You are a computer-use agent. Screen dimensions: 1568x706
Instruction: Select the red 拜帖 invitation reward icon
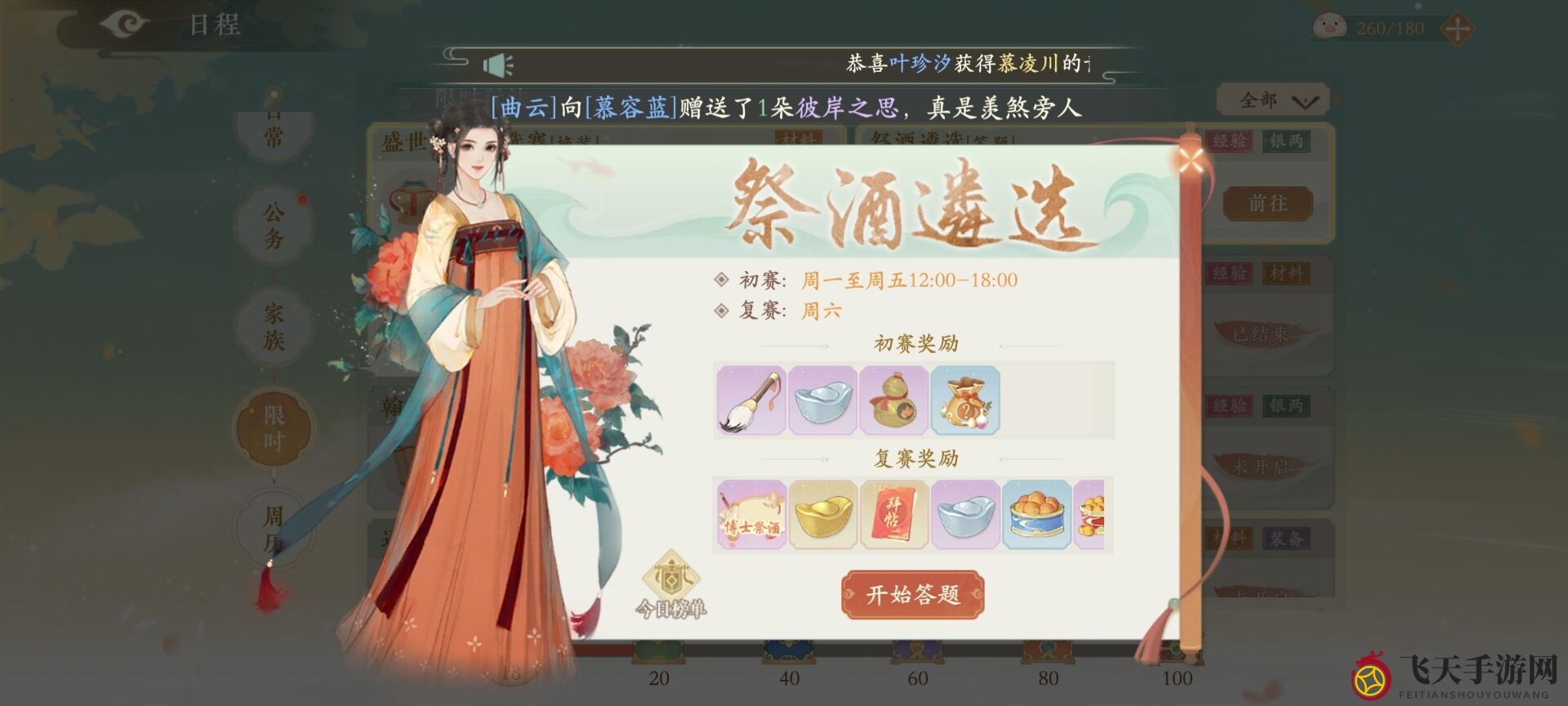(x=893, y=515)
